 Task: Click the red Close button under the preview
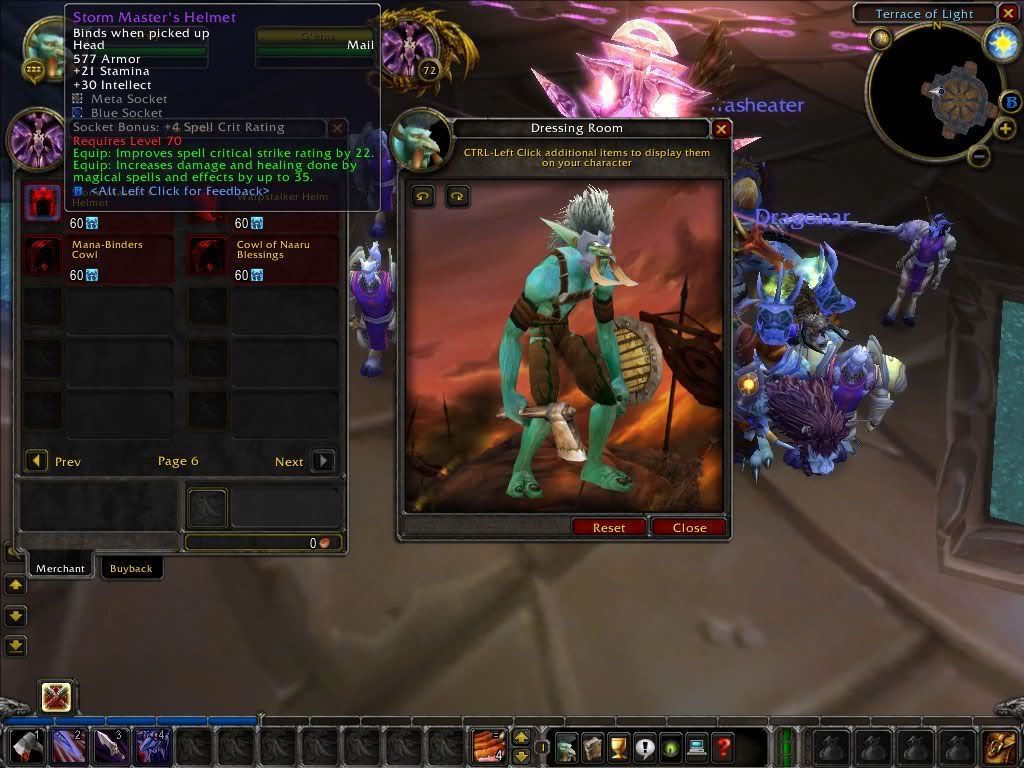click(689, 527)
